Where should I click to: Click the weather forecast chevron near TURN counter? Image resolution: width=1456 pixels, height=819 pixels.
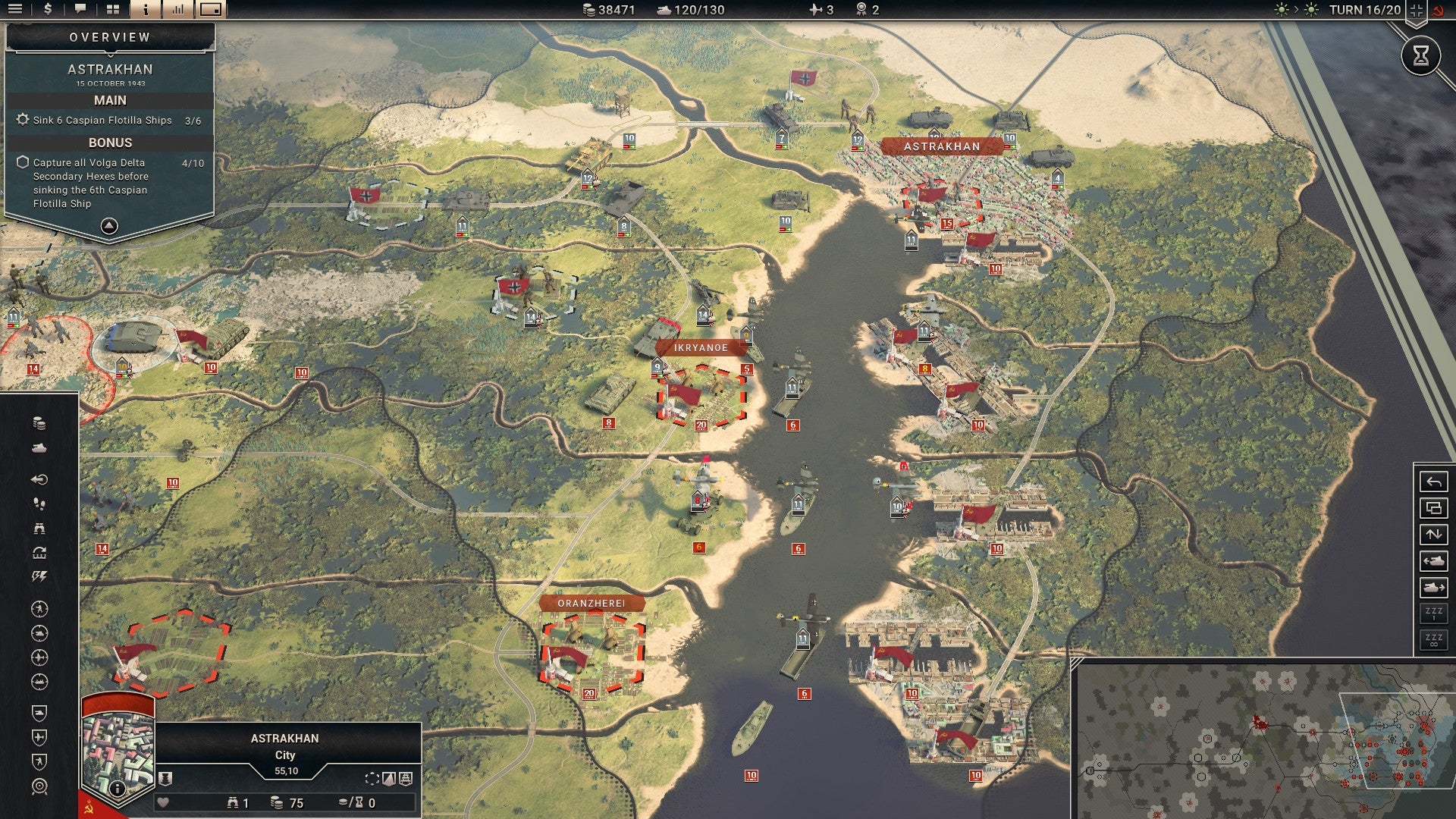tap(1294, 11)
